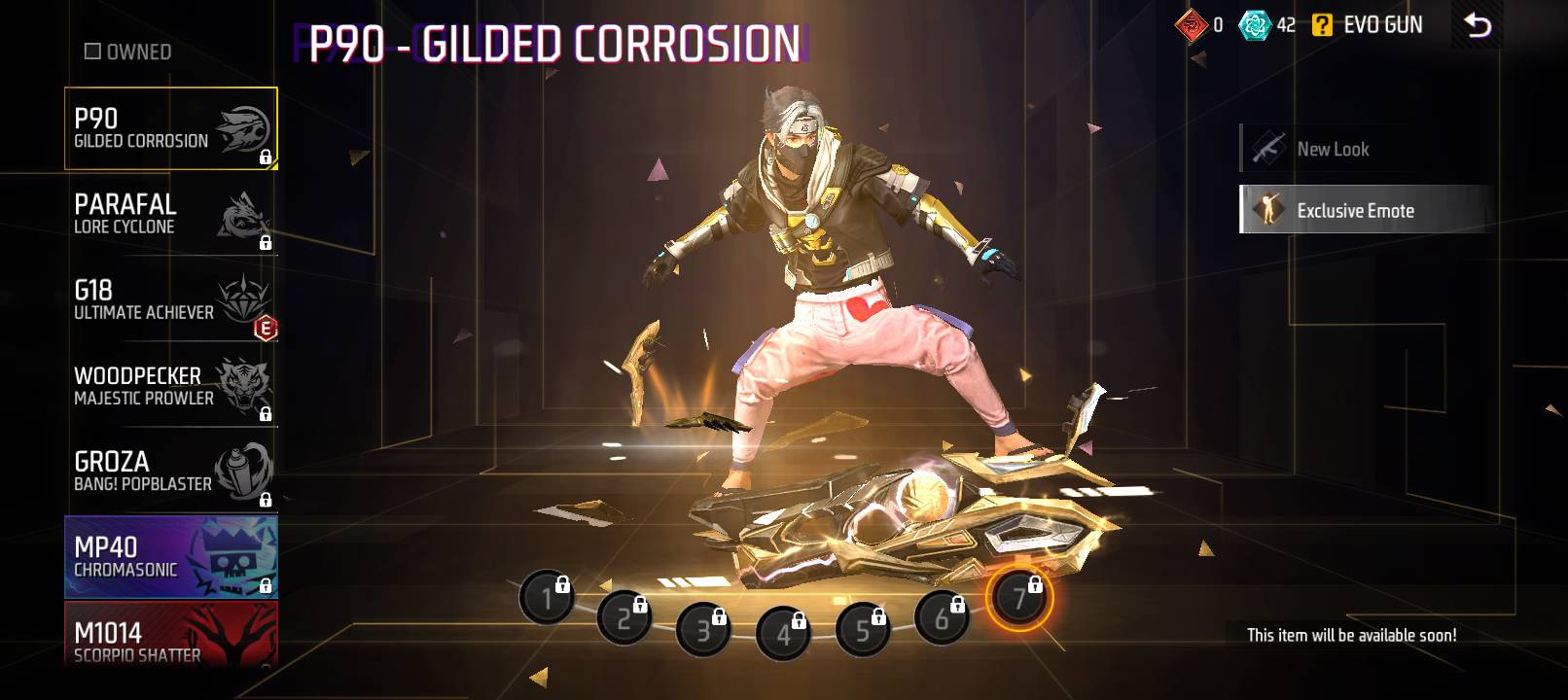1568x700 pixels.
Task: Select evolution level 1 node
Action: [547, 597]
